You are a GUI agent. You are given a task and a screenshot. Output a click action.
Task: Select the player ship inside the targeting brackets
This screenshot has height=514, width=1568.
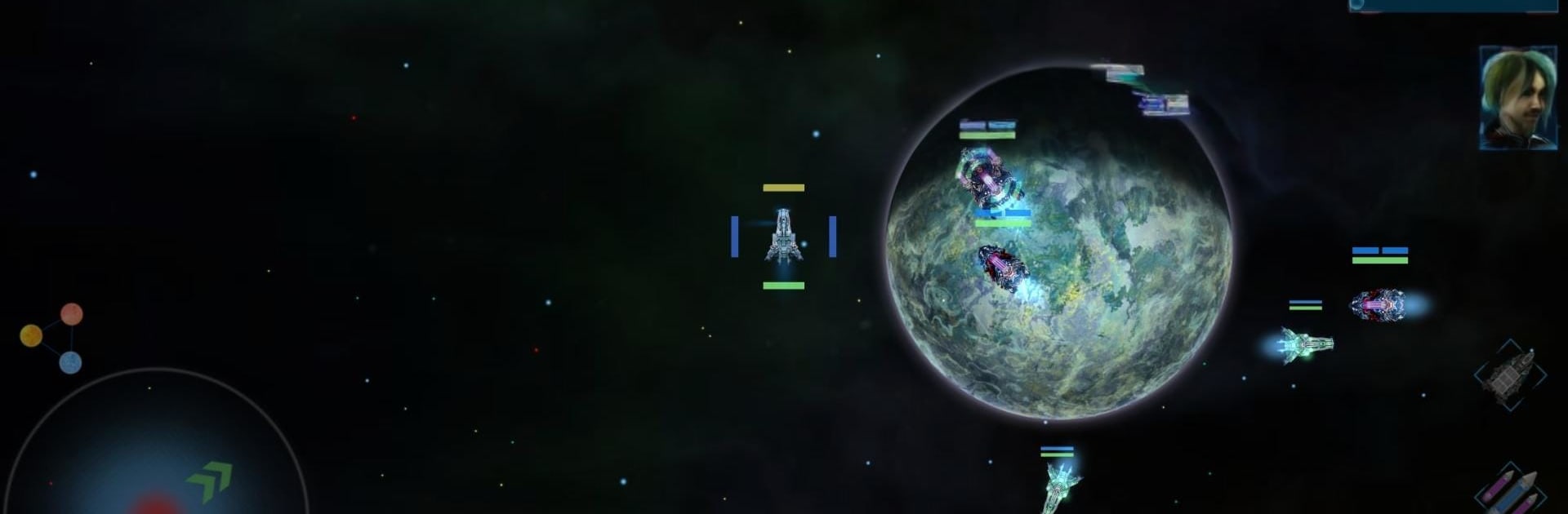pos(783,237)
